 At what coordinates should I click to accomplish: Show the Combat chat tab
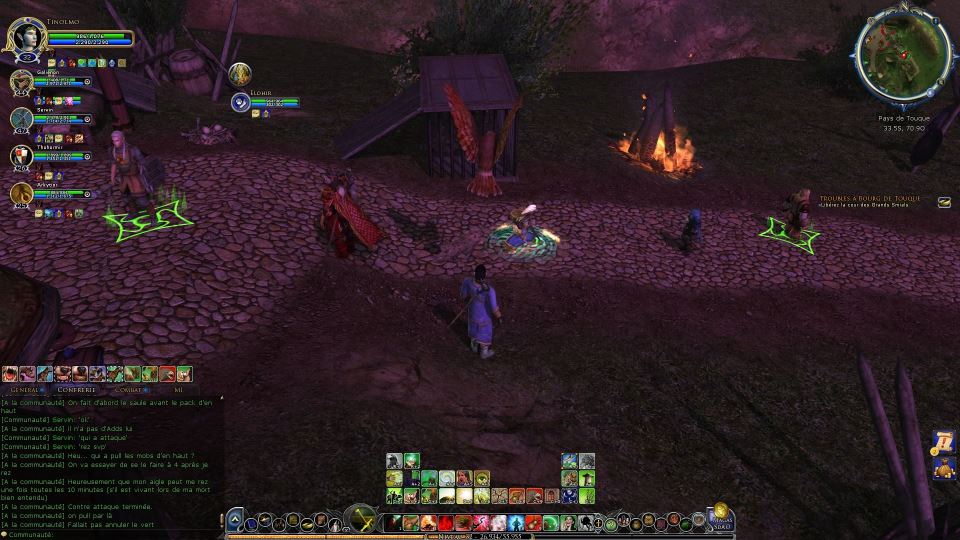click(129, 389)
